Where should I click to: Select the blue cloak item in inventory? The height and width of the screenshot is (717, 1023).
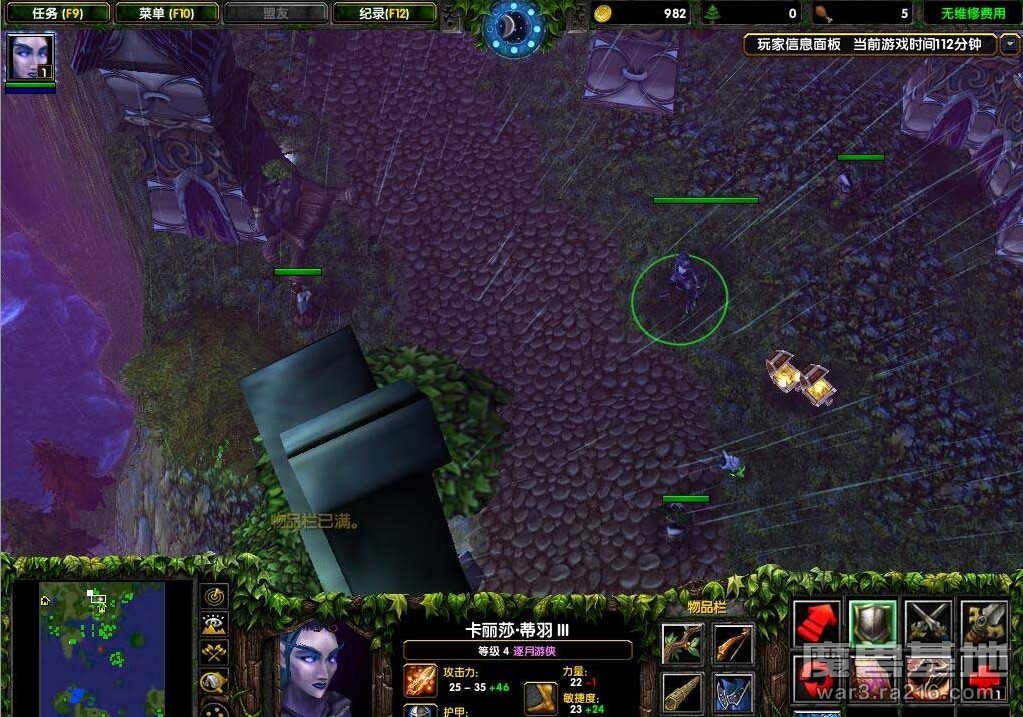pos(733,692)
